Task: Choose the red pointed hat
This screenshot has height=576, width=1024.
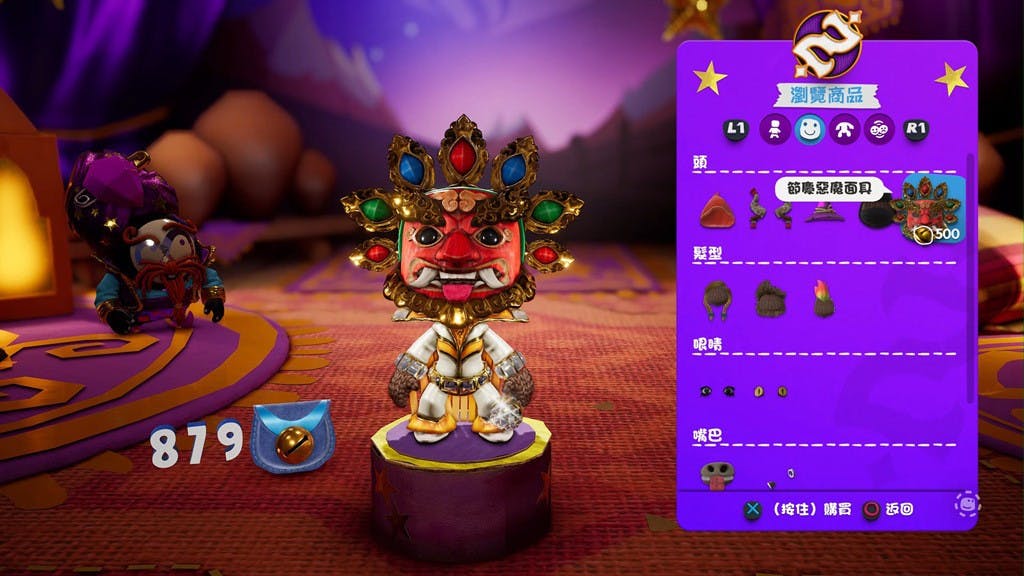Action: (716, 211)
